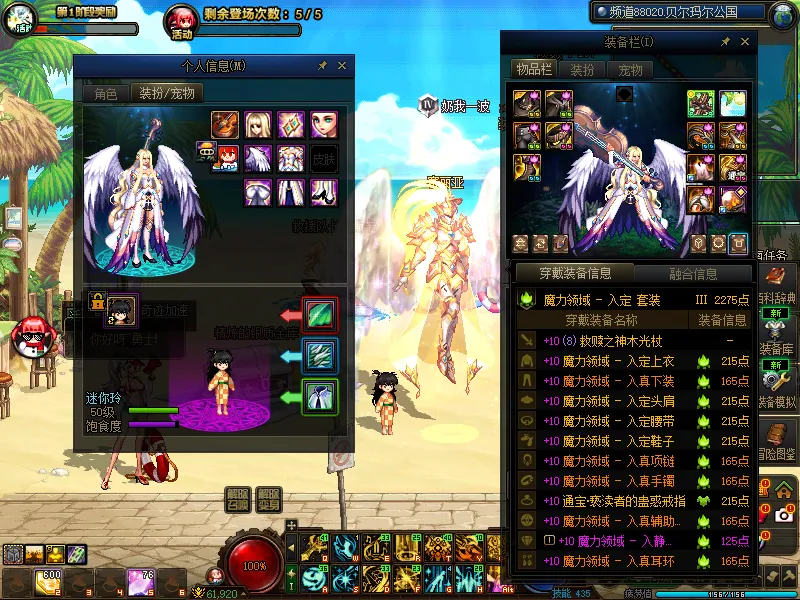Screen dimensions: 800x600
Task: Pin the 装备栏 panel
Action: tap(724, 42)
